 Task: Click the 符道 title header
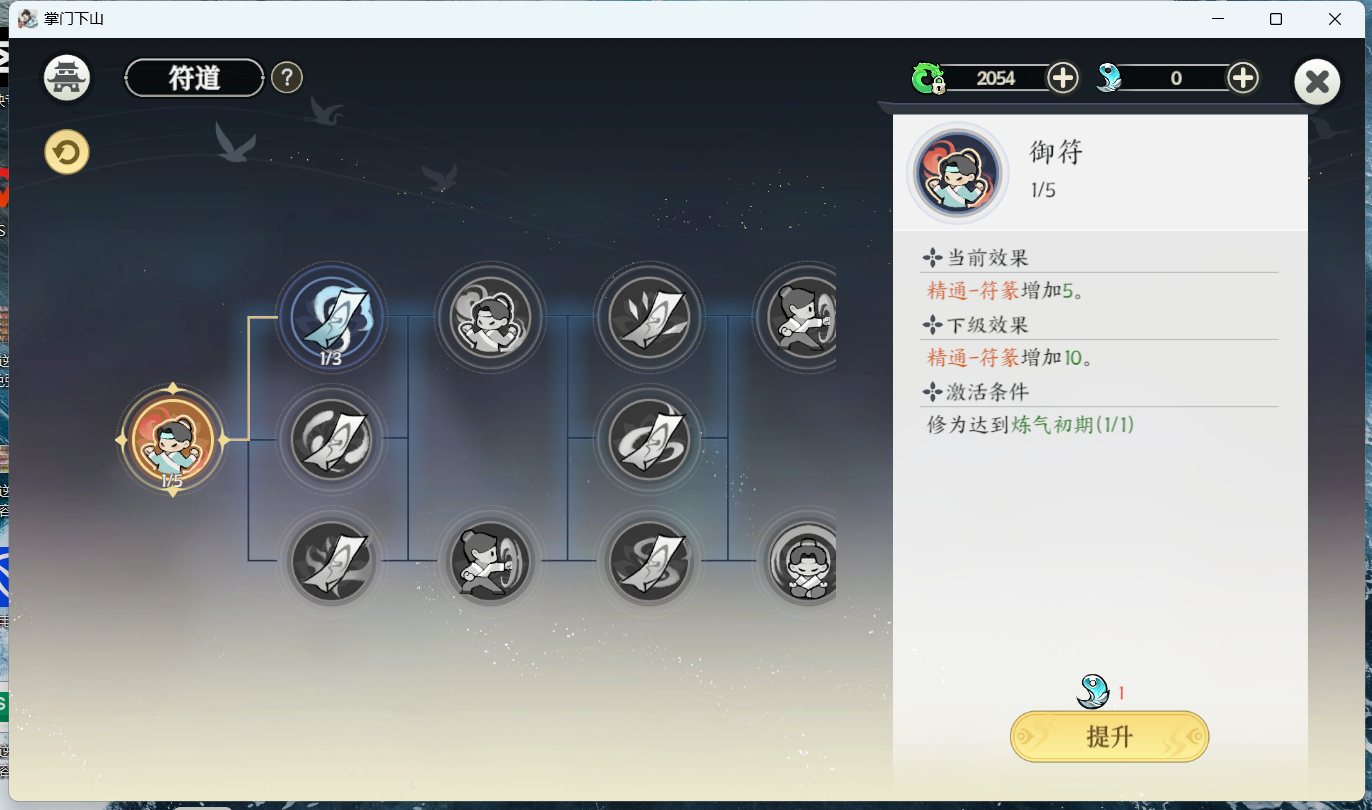tap(193, 77)
